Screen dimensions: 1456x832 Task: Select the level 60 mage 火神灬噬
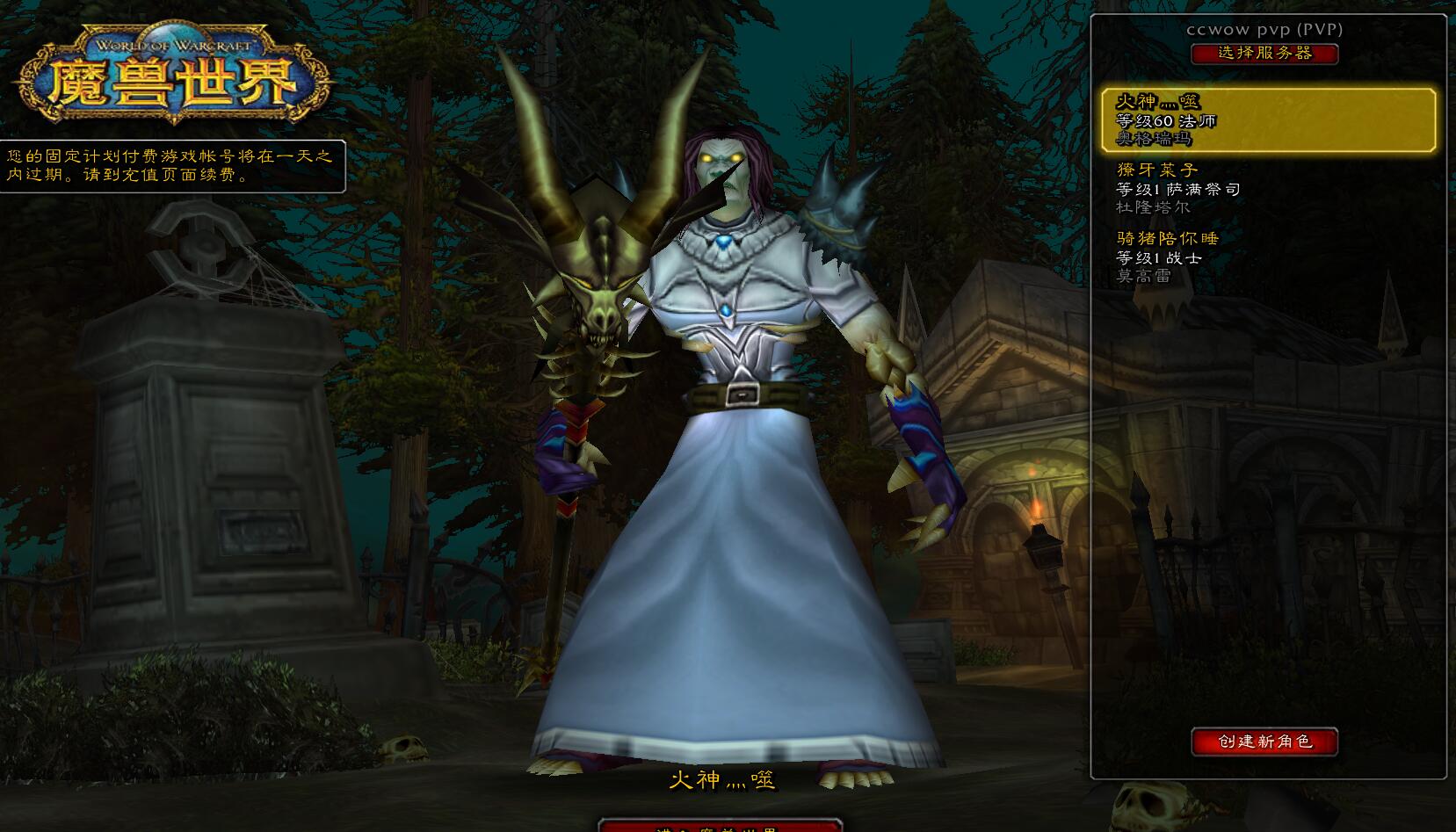click(x=1268, y=120)
